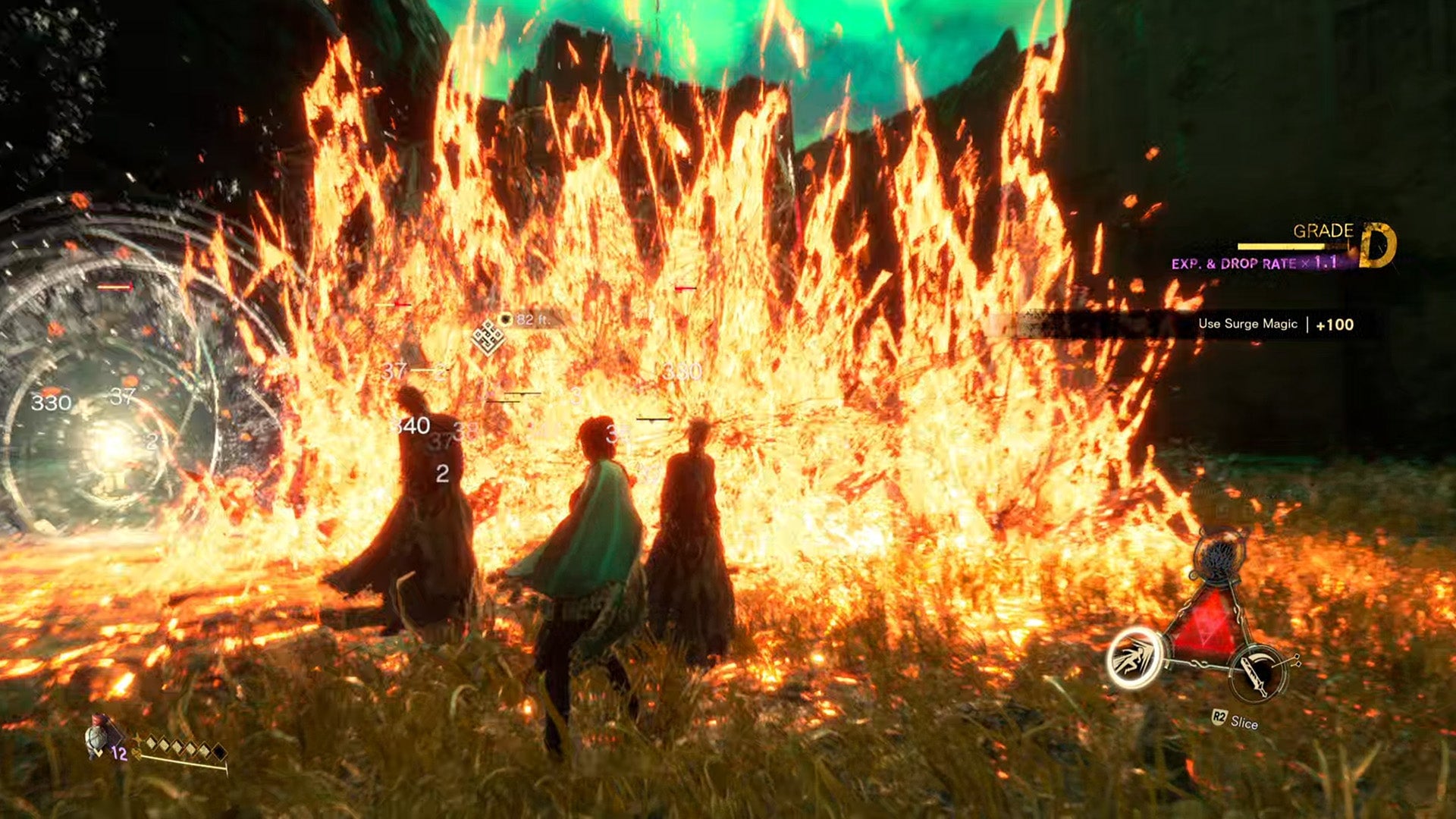Screen dimensions: 1456x819
Task: Click the +100 score reward text
Action: point(1335,325)
